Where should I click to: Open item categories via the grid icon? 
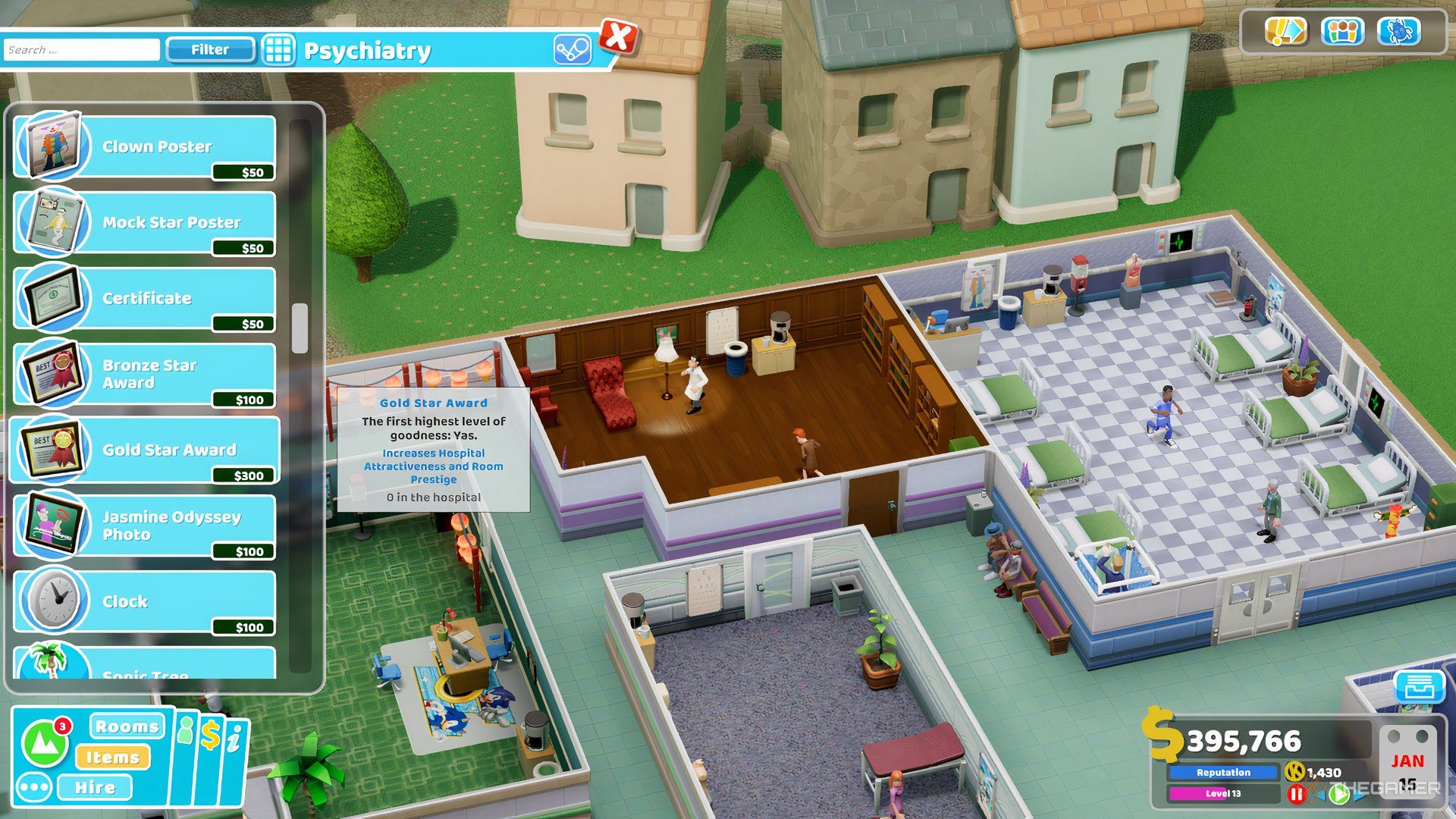point(279,50)
